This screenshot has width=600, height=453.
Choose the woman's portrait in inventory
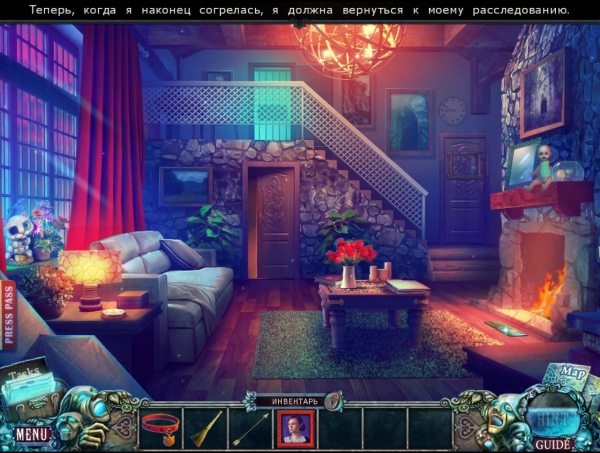coord(295,427)
